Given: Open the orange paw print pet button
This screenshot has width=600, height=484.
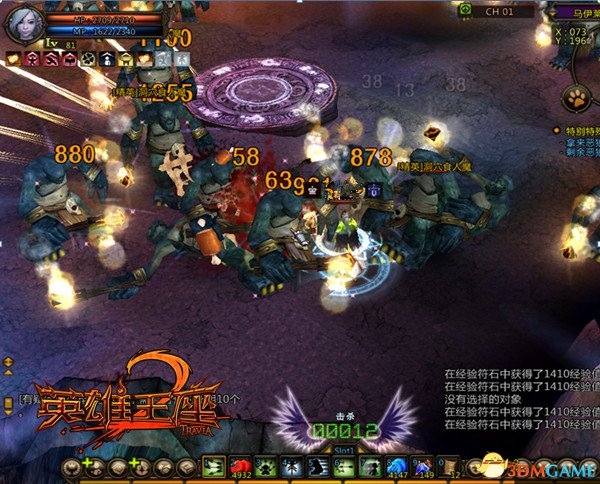Looking at the screenshot, I should 577,98.
